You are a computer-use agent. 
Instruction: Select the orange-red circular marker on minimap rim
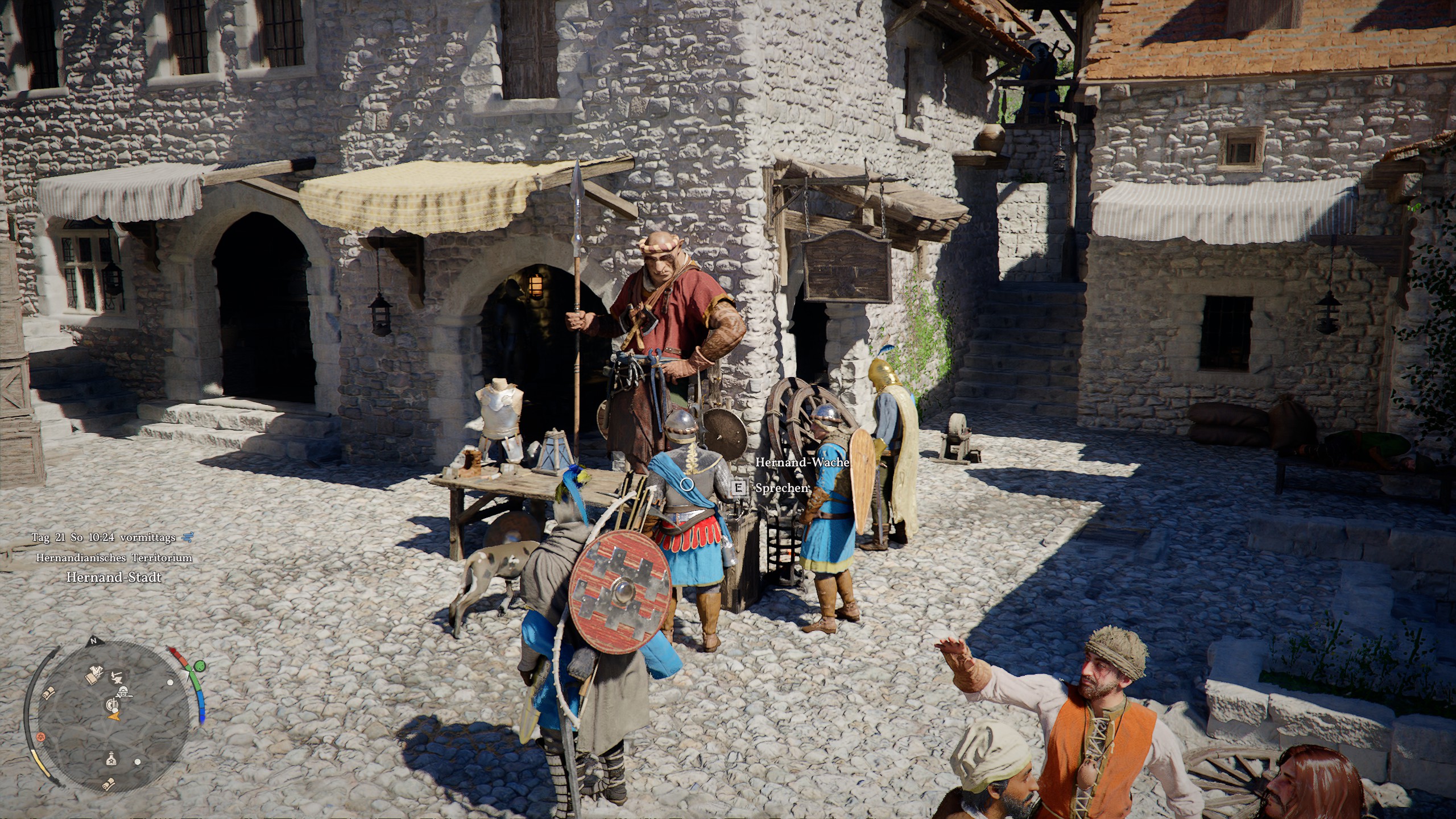tap(40, 737)
